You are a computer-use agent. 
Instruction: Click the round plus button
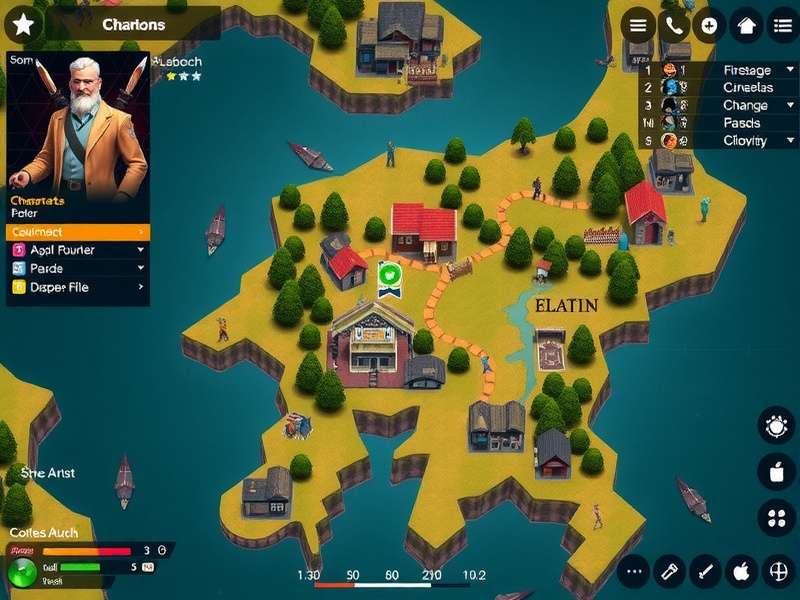point(709,25)
